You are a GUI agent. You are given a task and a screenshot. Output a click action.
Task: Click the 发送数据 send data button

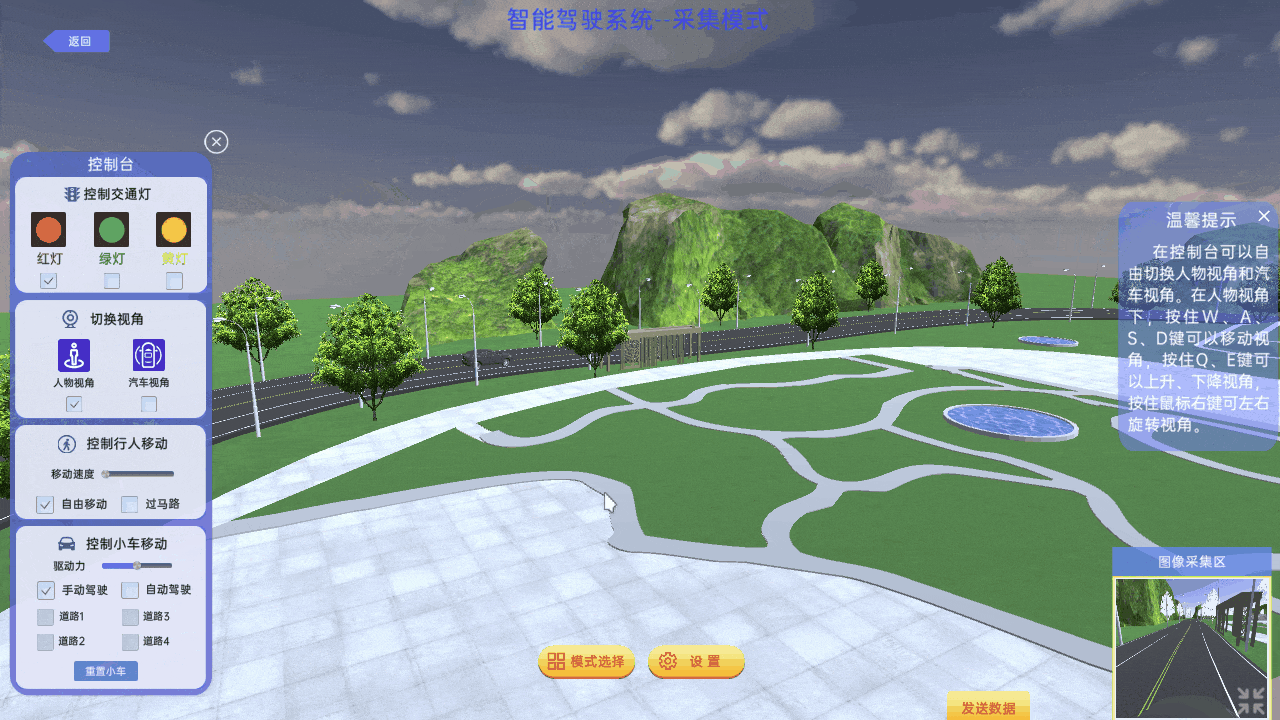click(988, 708)
